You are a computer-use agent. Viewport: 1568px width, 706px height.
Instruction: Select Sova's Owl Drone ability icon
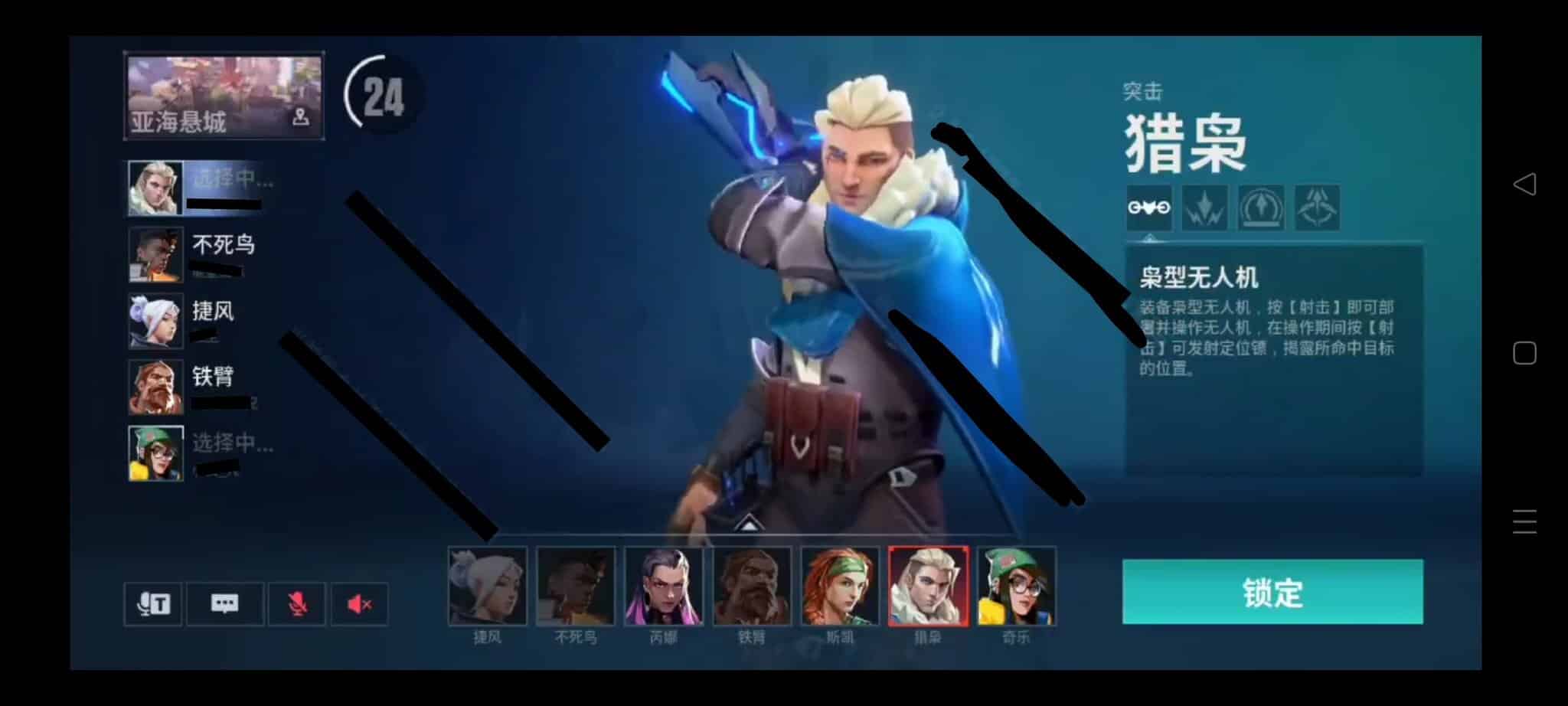click(x=1148, y=208)
